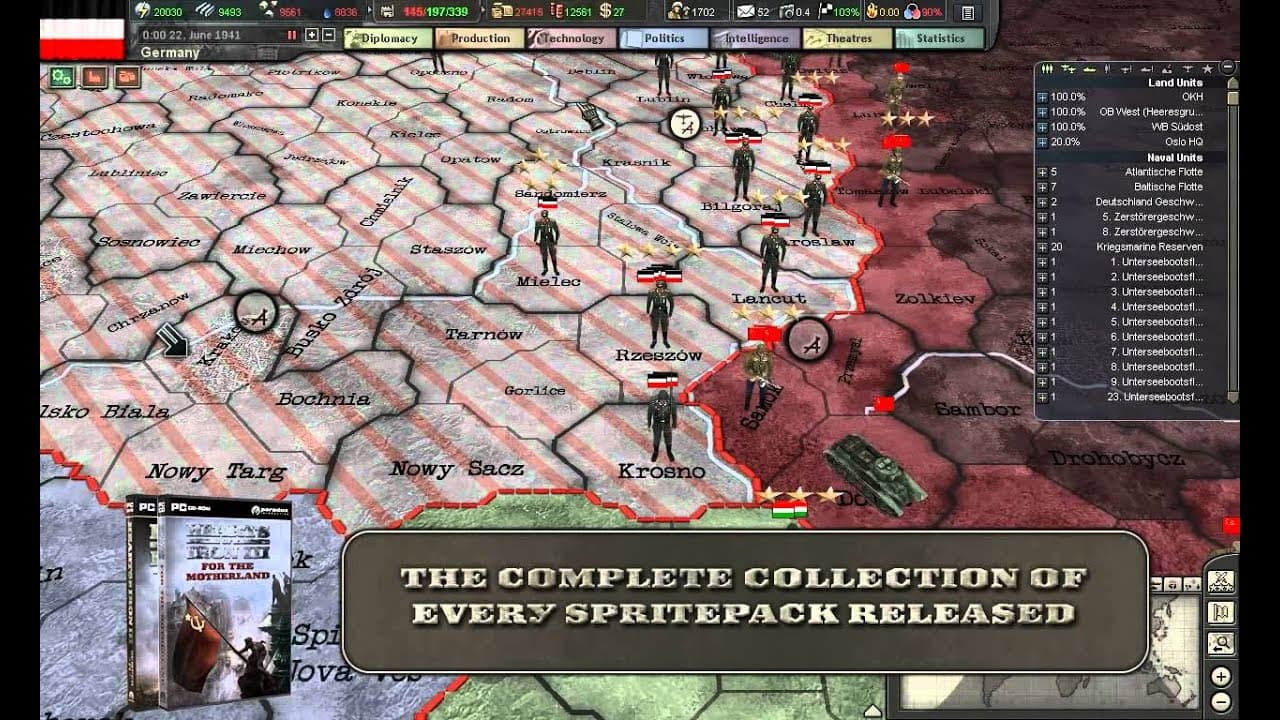The image size is (1280, 720).
Task: Pause the game with the pause button
Action: click(291, 36)
